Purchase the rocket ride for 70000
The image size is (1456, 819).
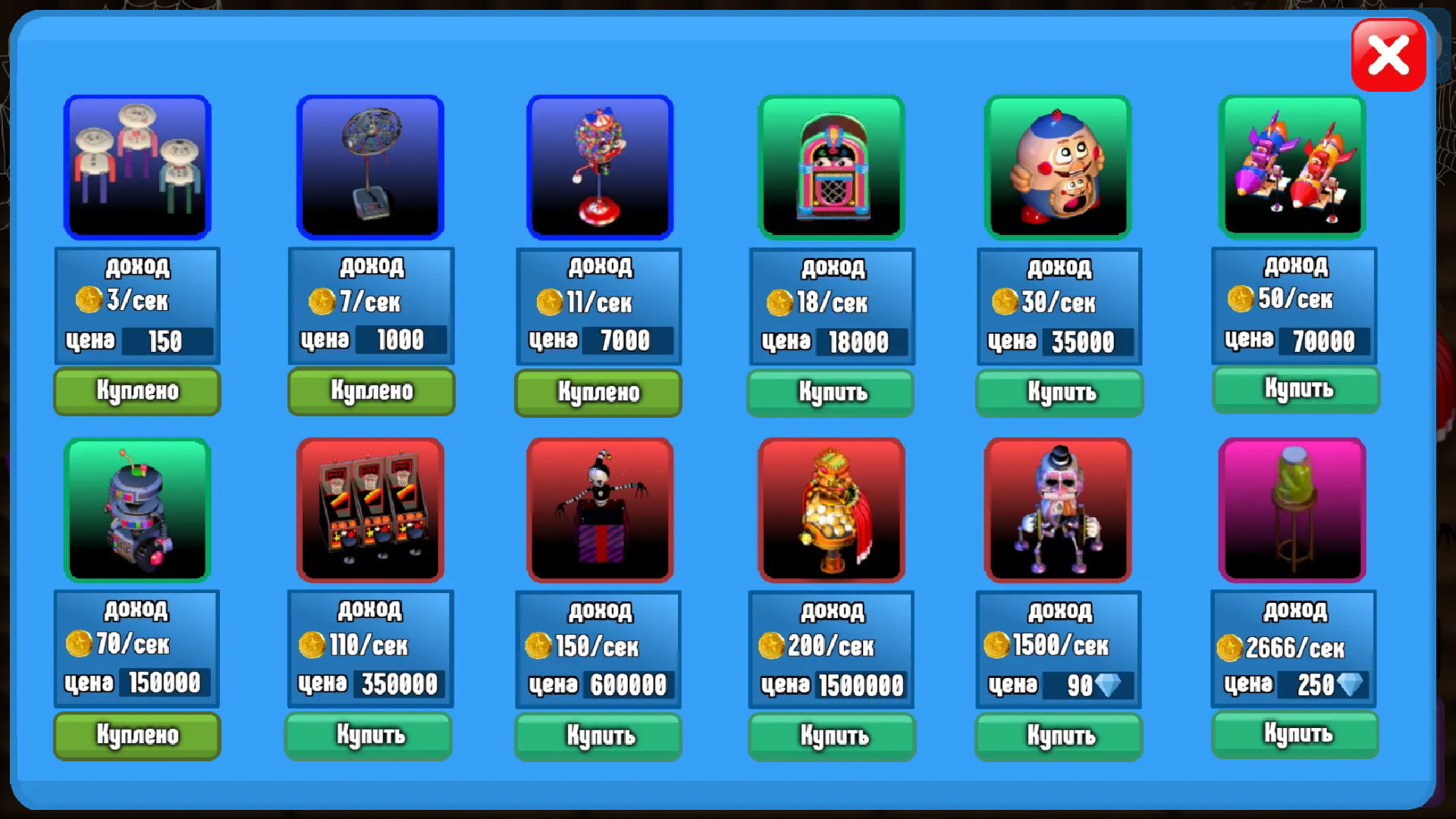(1295, 390)
